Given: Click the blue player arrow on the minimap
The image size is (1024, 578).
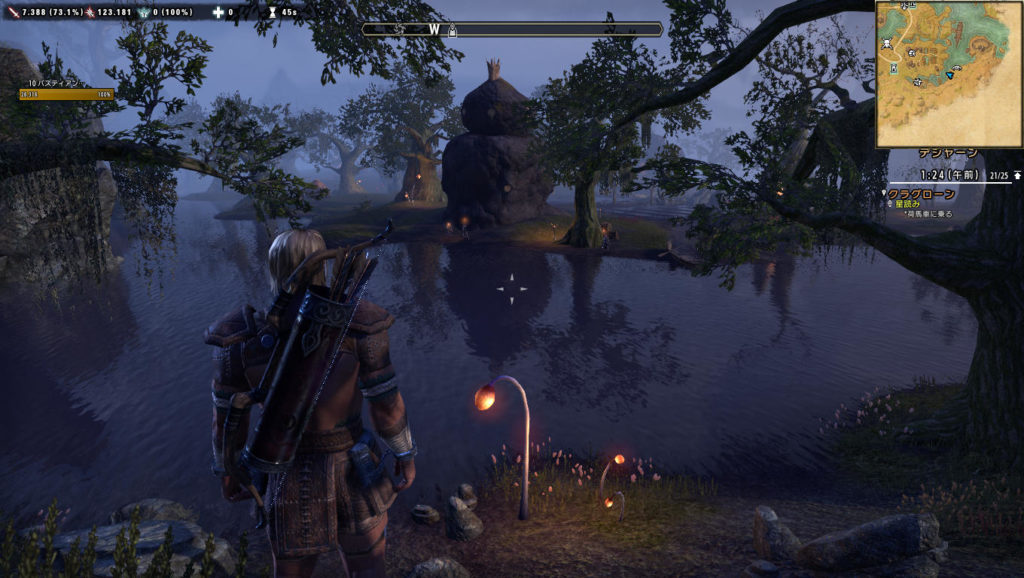Looking at the screenshot, I should click(x=949, y=74).
